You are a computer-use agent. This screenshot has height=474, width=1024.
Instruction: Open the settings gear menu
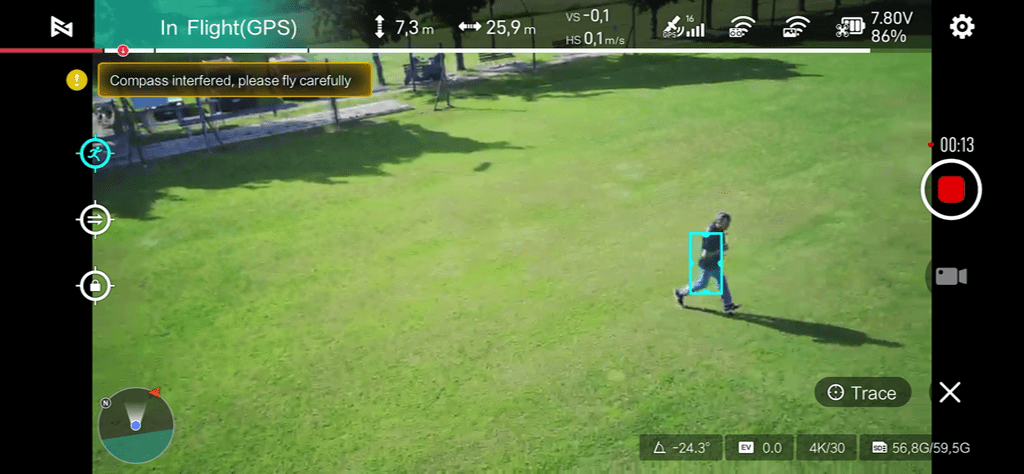coord(962,27)
